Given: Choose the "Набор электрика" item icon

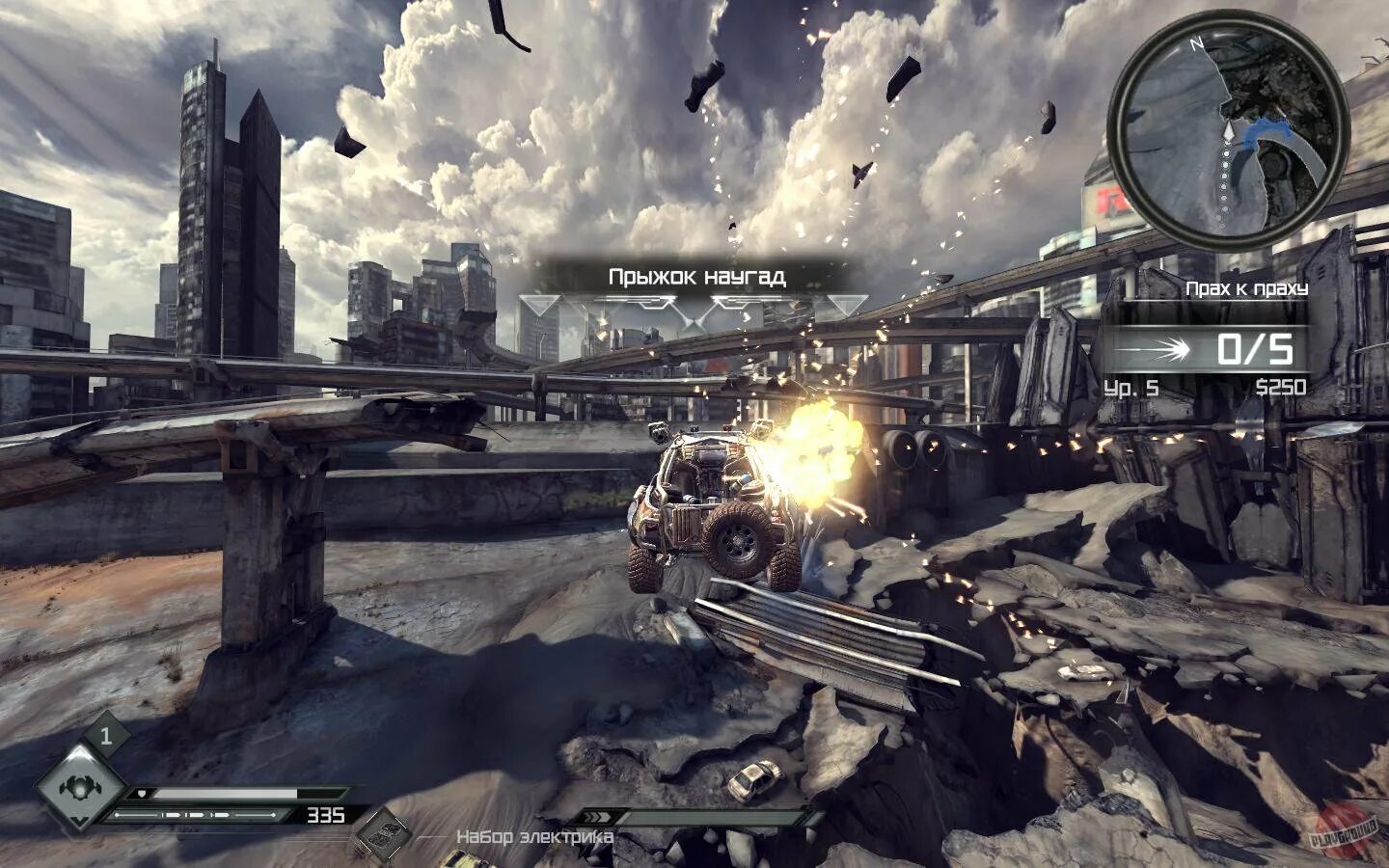Looking at the screenshot, I should tap(386, 834).
